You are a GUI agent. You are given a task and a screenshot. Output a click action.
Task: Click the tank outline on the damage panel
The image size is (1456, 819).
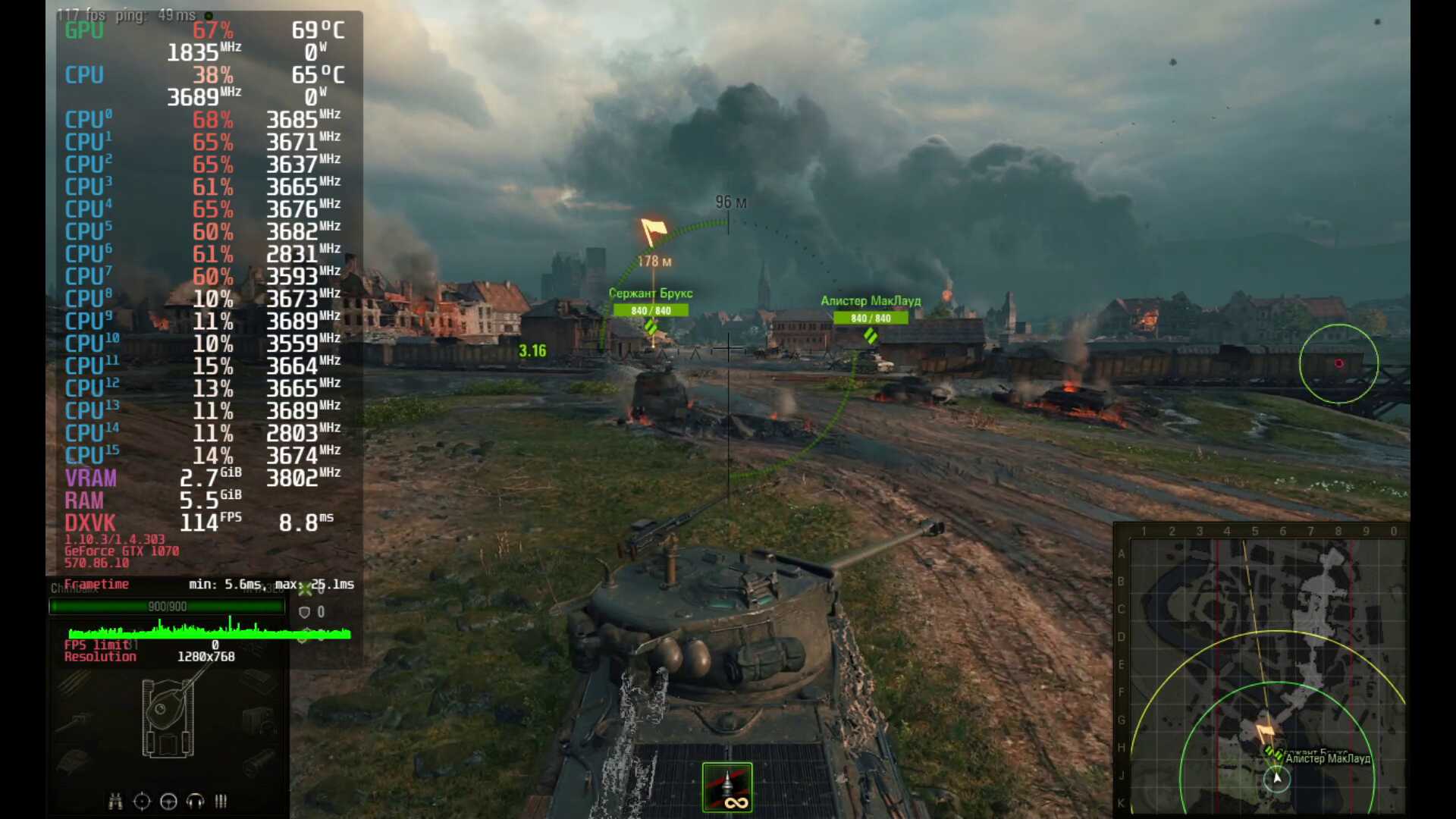click(x=168, y=718)
